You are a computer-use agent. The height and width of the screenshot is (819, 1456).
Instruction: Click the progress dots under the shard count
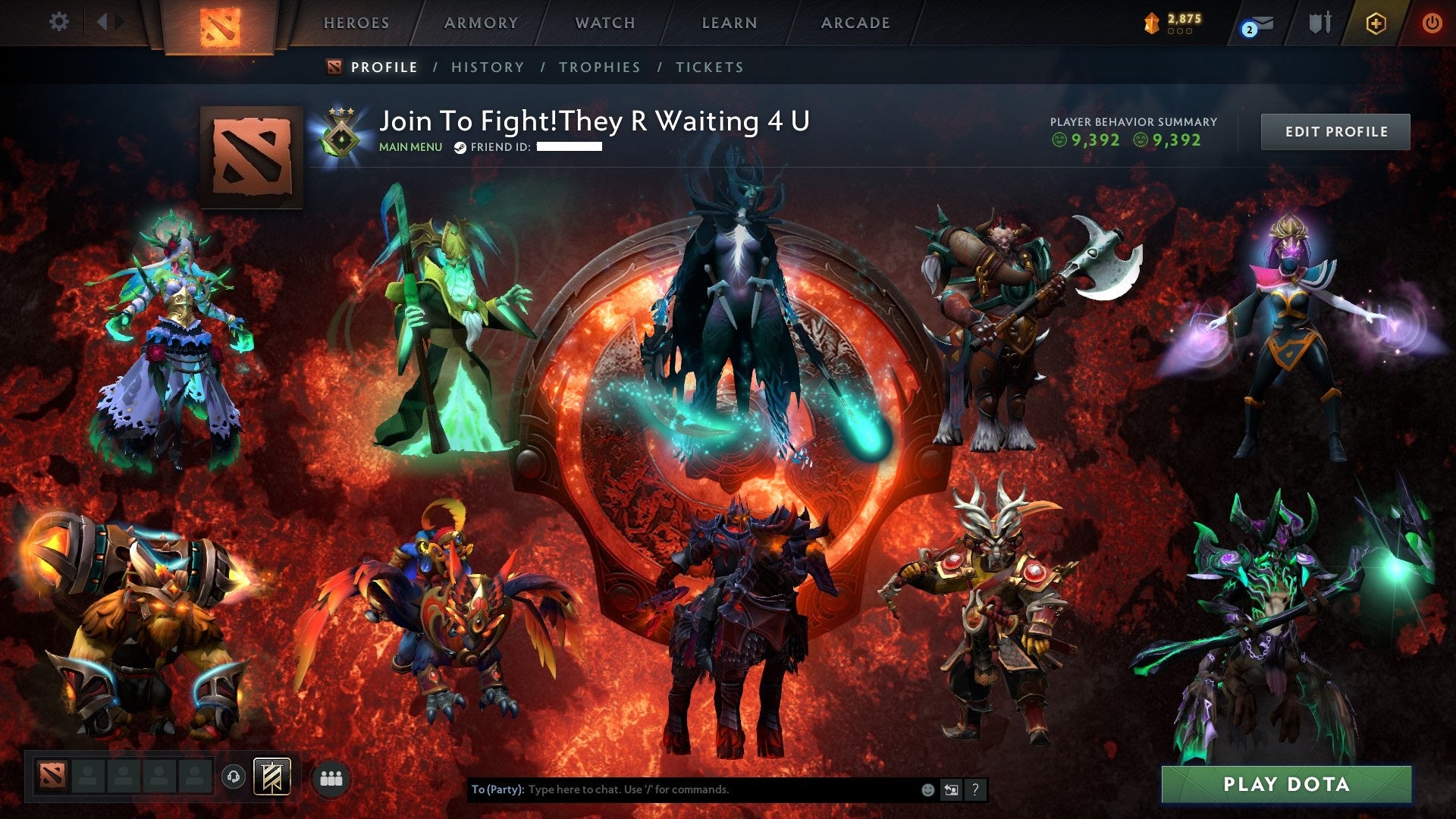click(1179, 32)
